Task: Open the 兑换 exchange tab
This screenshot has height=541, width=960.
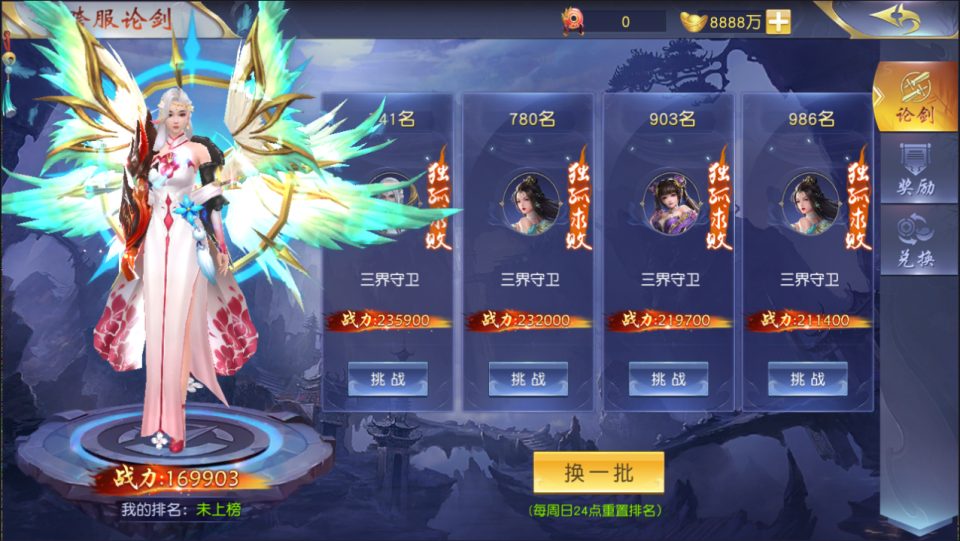Action: [x=916, y=240]
